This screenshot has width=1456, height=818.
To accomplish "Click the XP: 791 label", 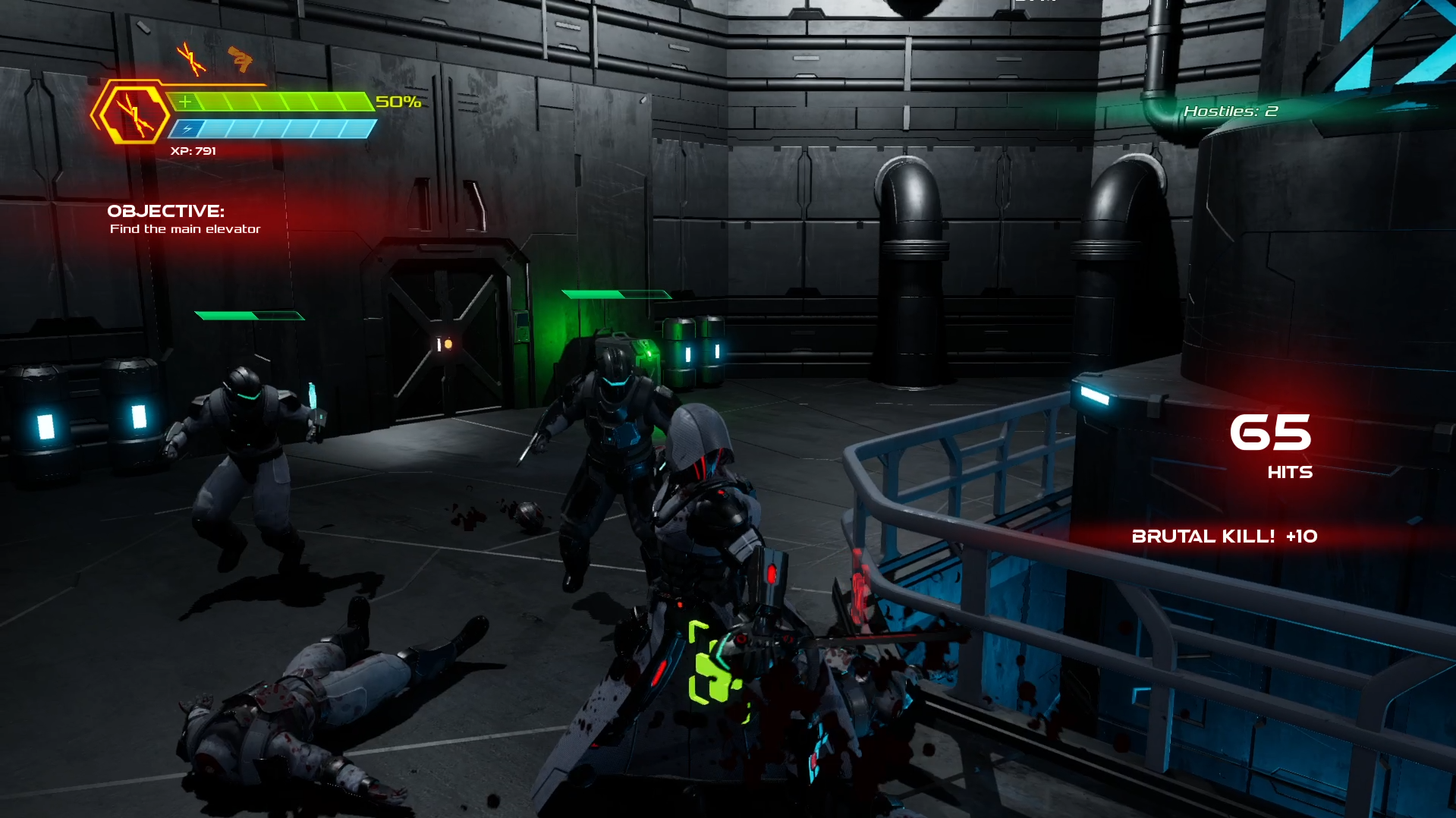I will (194, 150).
